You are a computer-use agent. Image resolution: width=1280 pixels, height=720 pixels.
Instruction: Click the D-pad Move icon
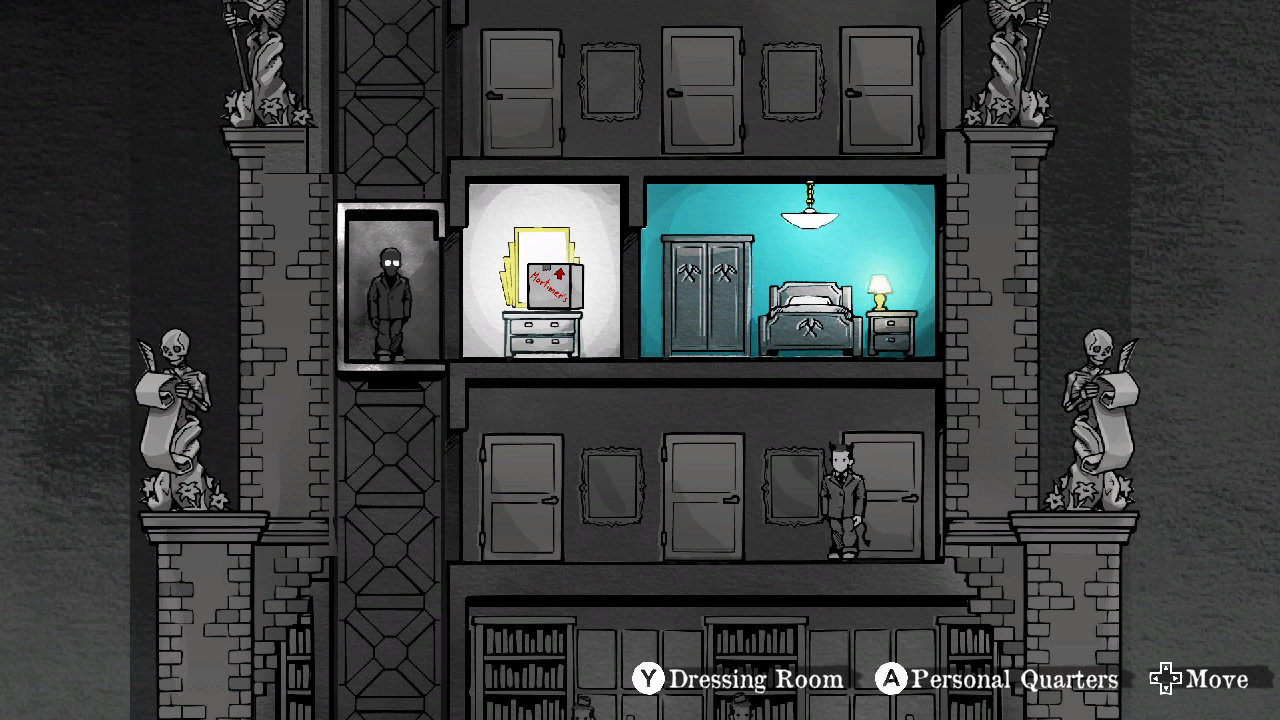click(1168, 679)
